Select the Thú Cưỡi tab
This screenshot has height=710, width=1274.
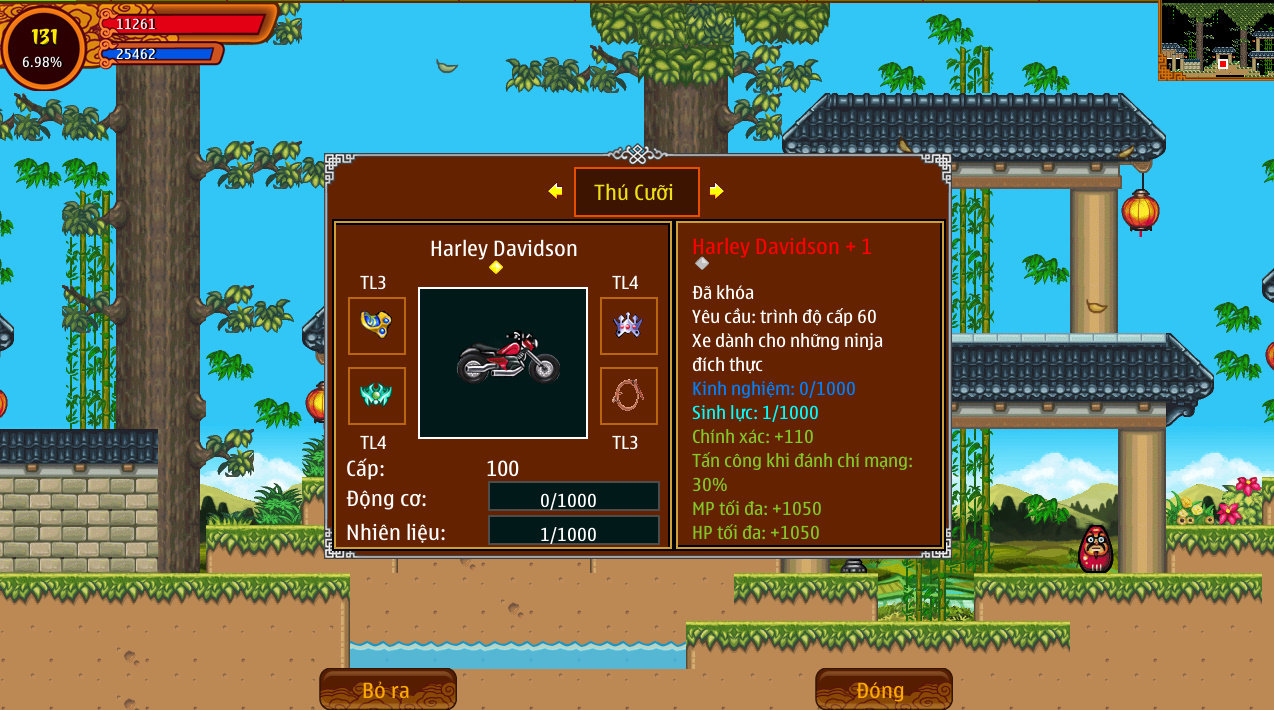pyautogui.click(x=636, y=192)
